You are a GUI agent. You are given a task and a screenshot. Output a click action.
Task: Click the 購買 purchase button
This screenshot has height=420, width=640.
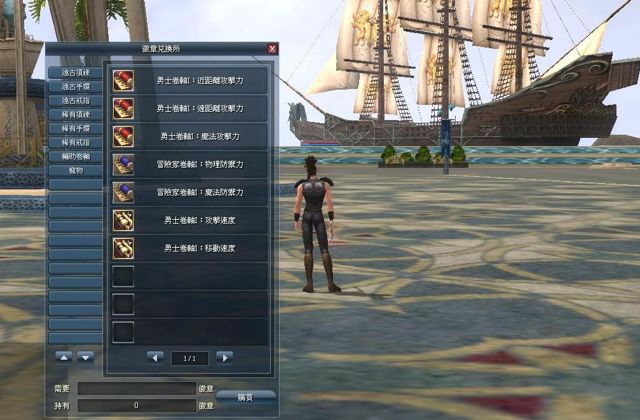coord(246,397)
